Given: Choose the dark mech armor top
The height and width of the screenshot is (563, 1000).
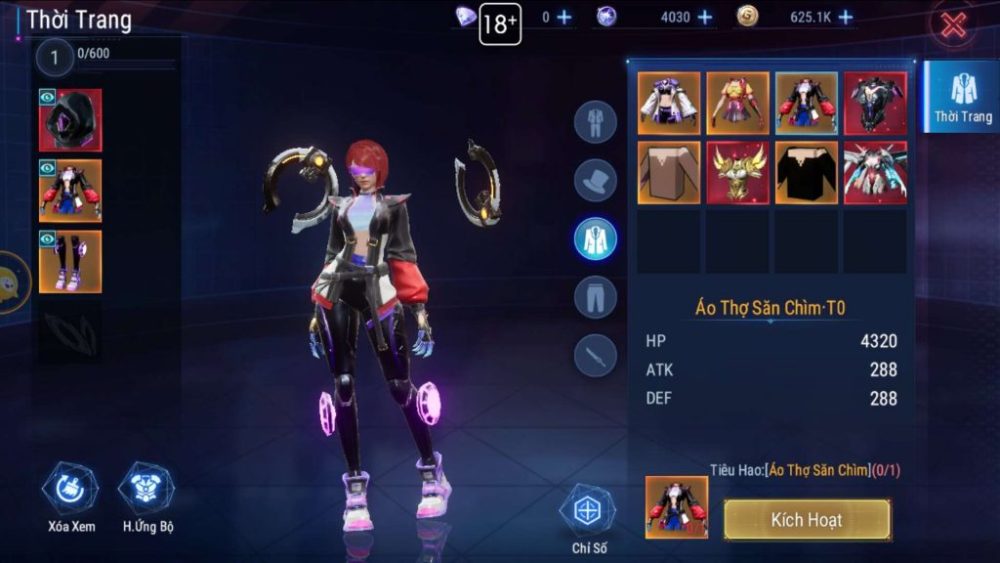Looking at the screenshot, I should [x=875, y=103].
